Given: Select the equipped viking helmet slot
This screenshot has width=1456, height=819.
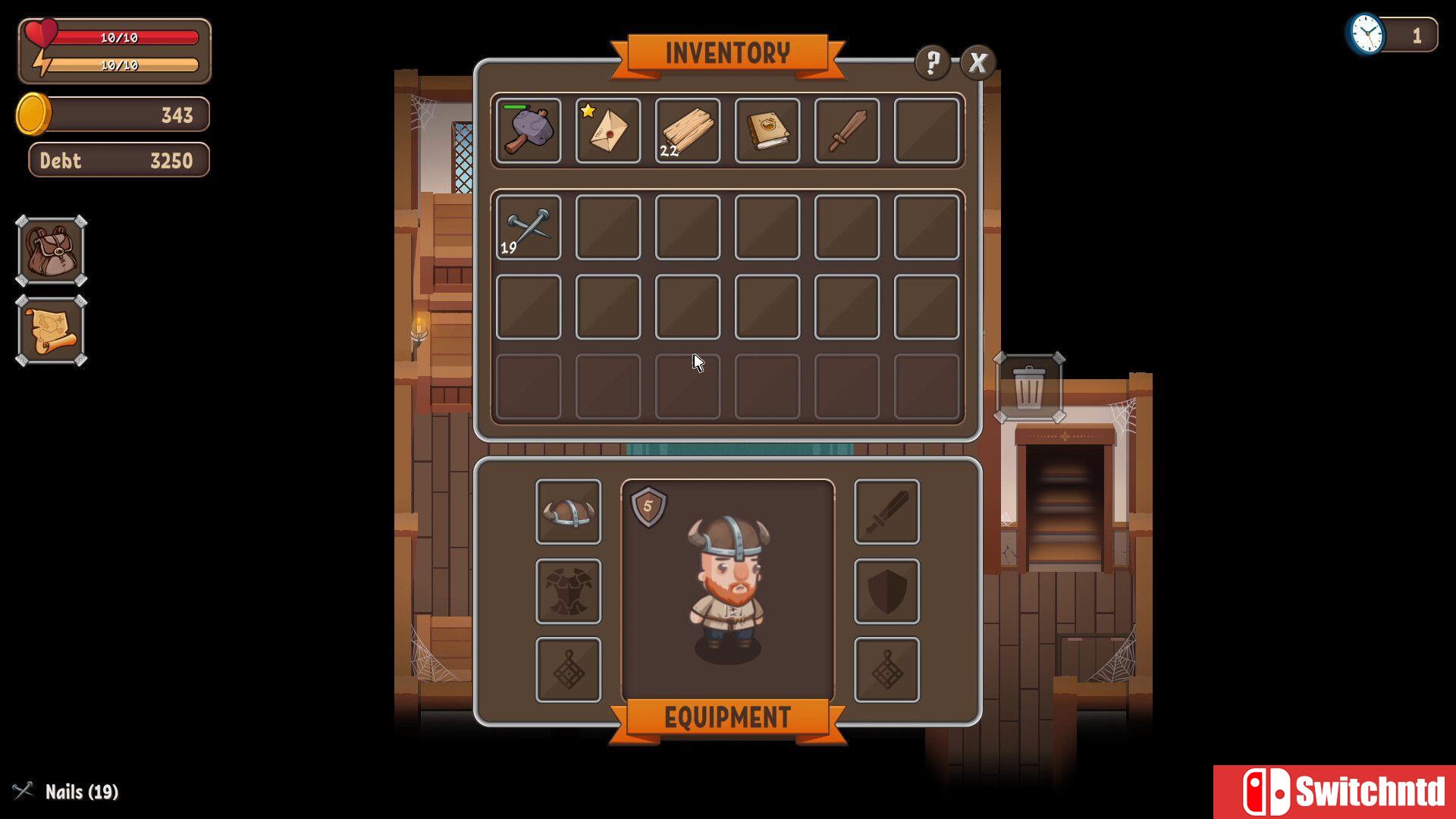Looking at the screenshot, I should (568, 512).
